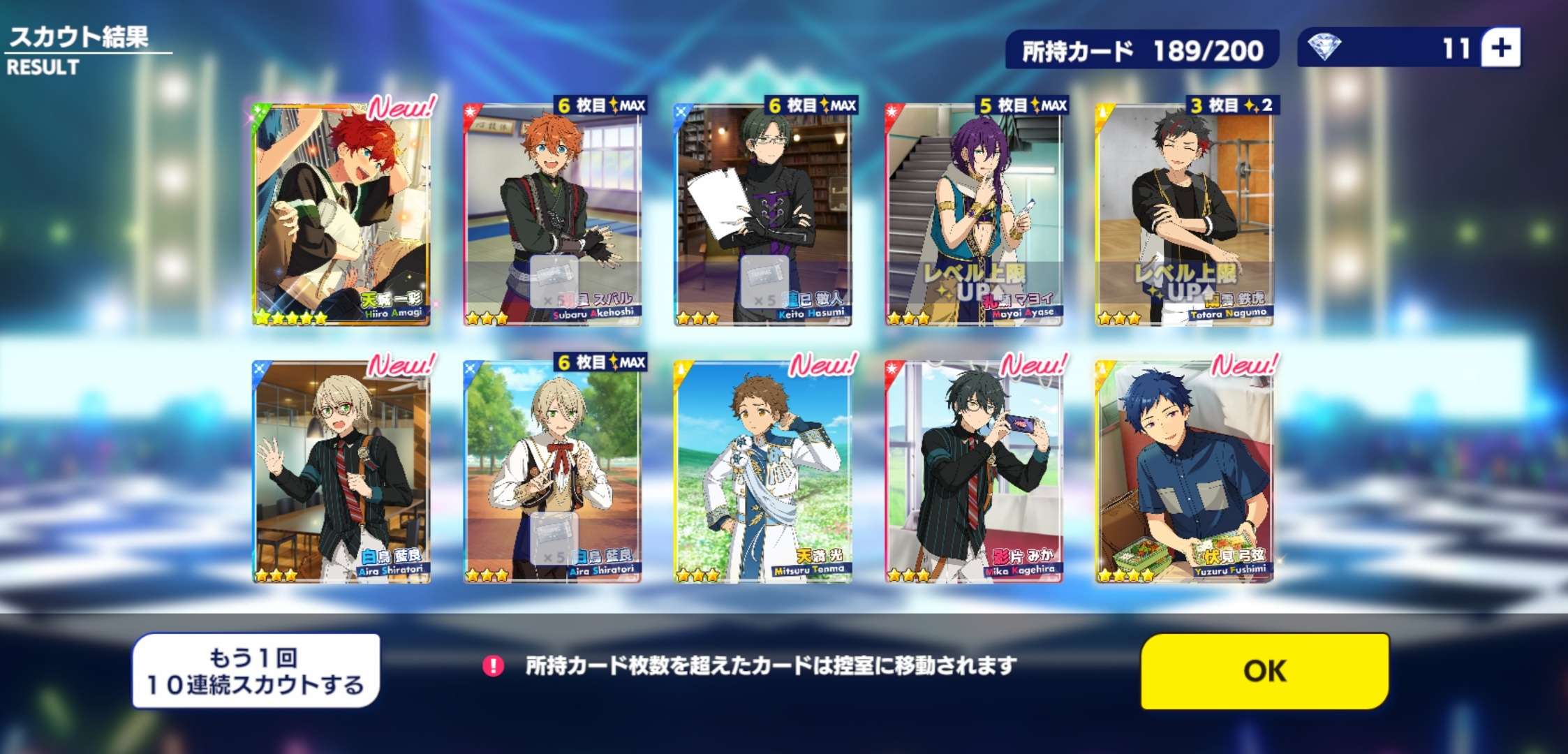Select the Subaru Akehoshi card

(552, 213)
